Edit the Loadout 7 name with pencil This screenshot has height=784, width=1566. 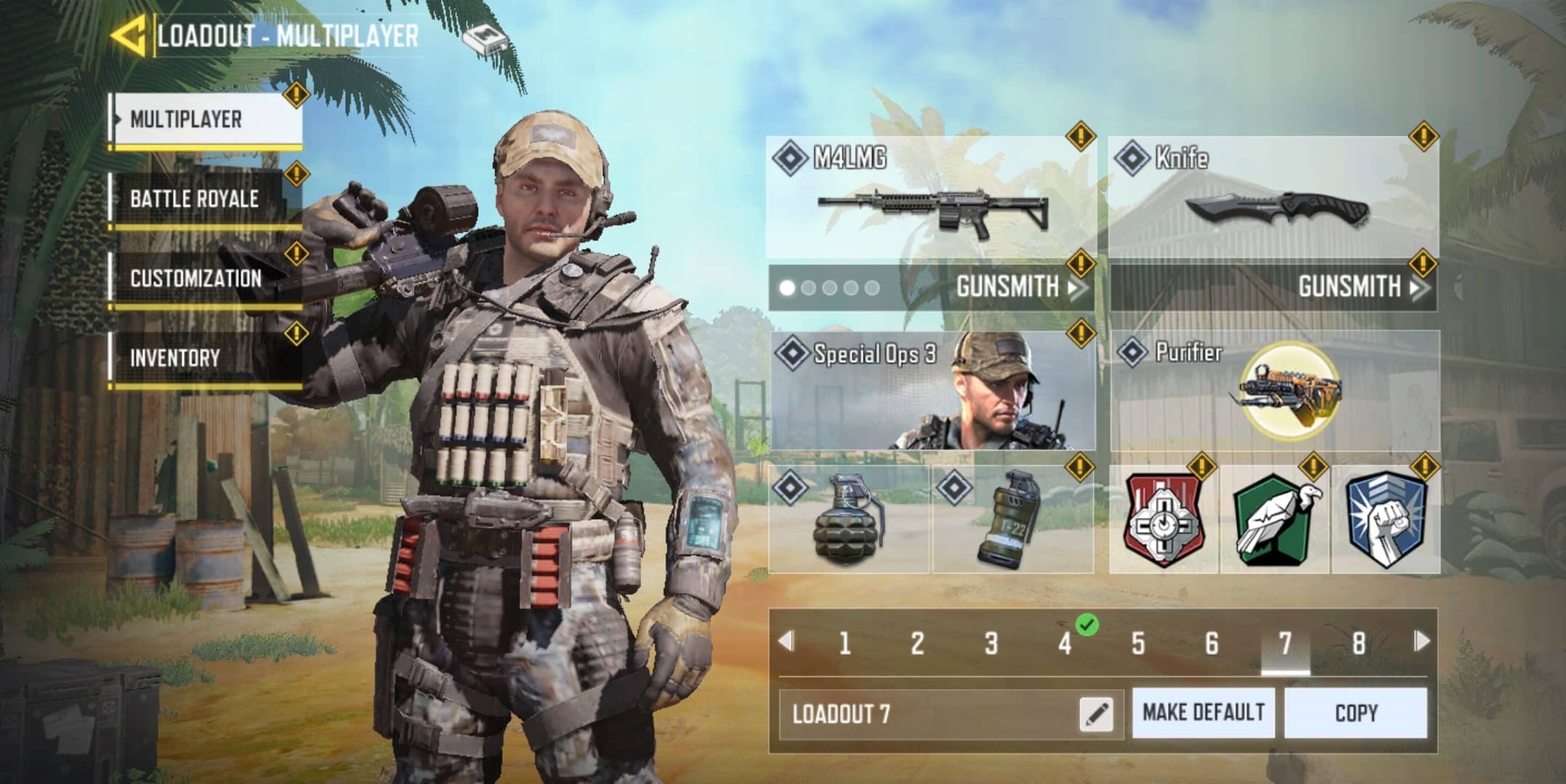coord(1096,714)
